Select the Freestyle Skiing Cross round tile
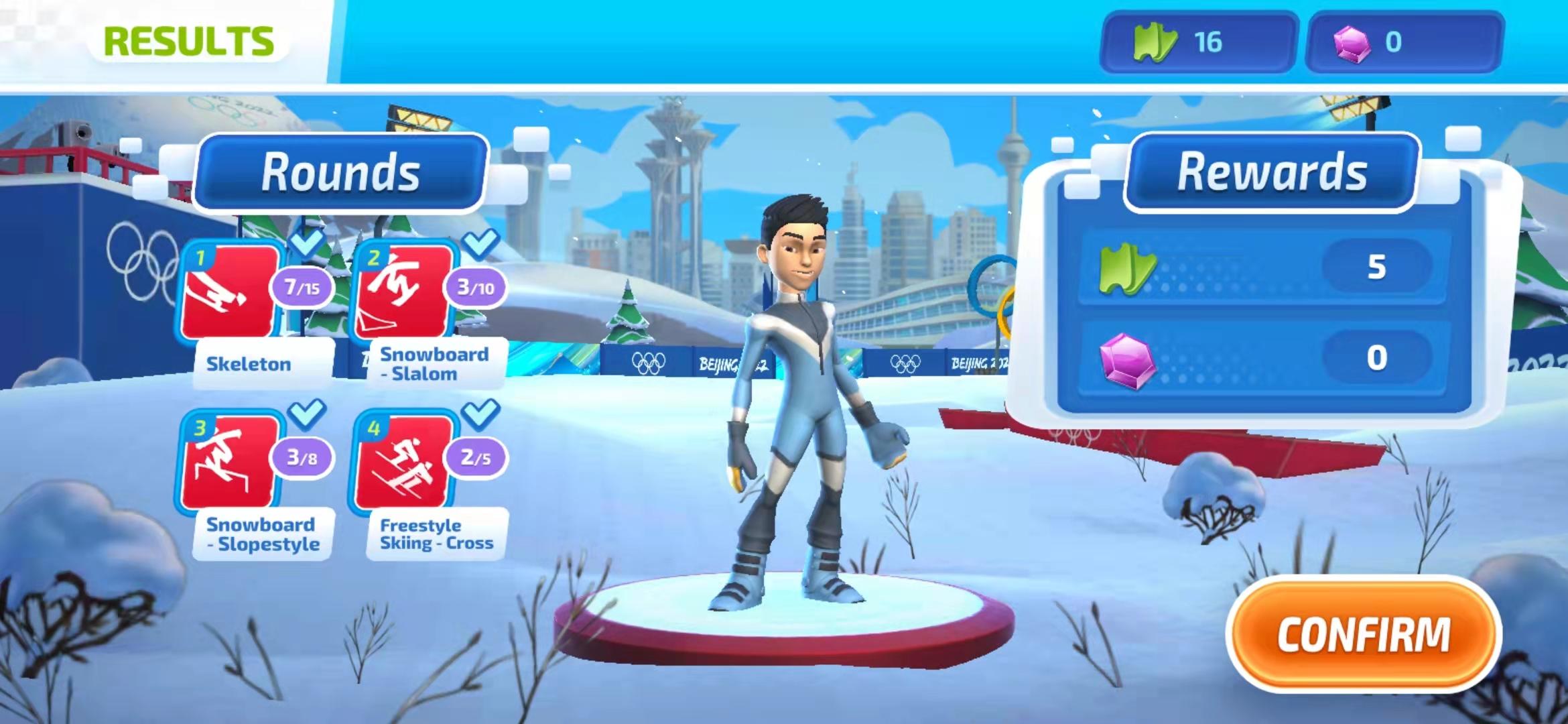The height and width of the screenshot is (724, 1568). 403,462
